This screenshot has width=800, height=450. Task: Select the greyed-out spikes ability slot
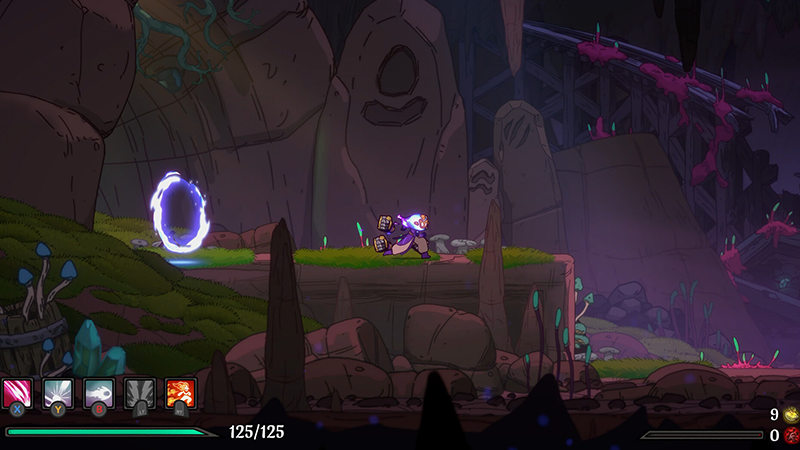point(140,392)
